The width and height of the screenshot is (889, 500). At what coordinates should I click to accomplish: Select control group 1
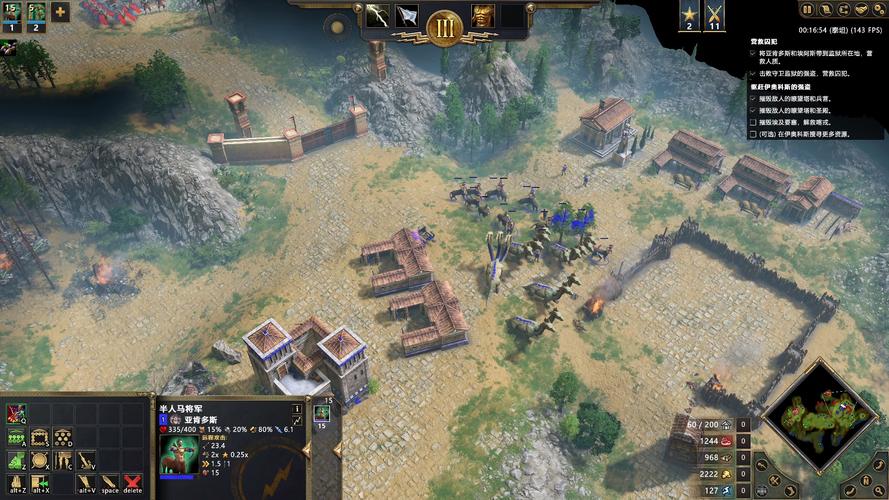[10, 18]
